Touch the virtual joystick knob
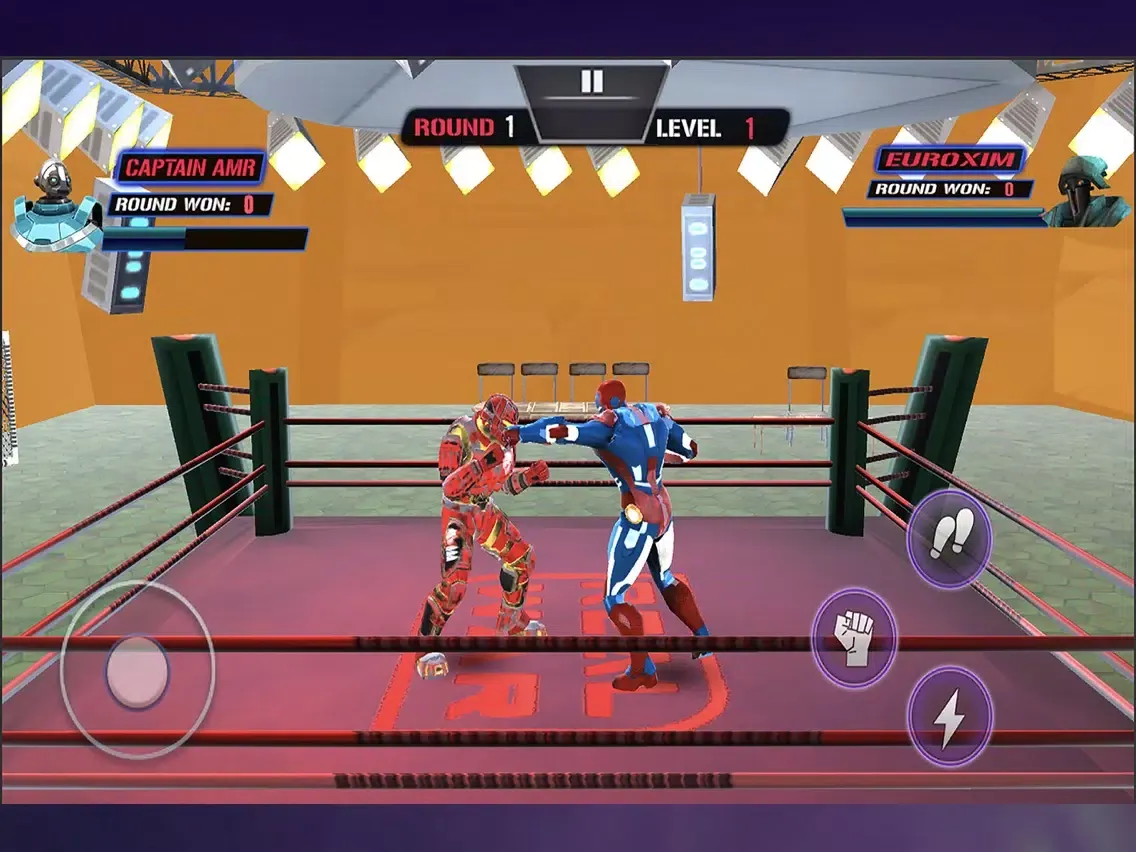 pos(137,671)
